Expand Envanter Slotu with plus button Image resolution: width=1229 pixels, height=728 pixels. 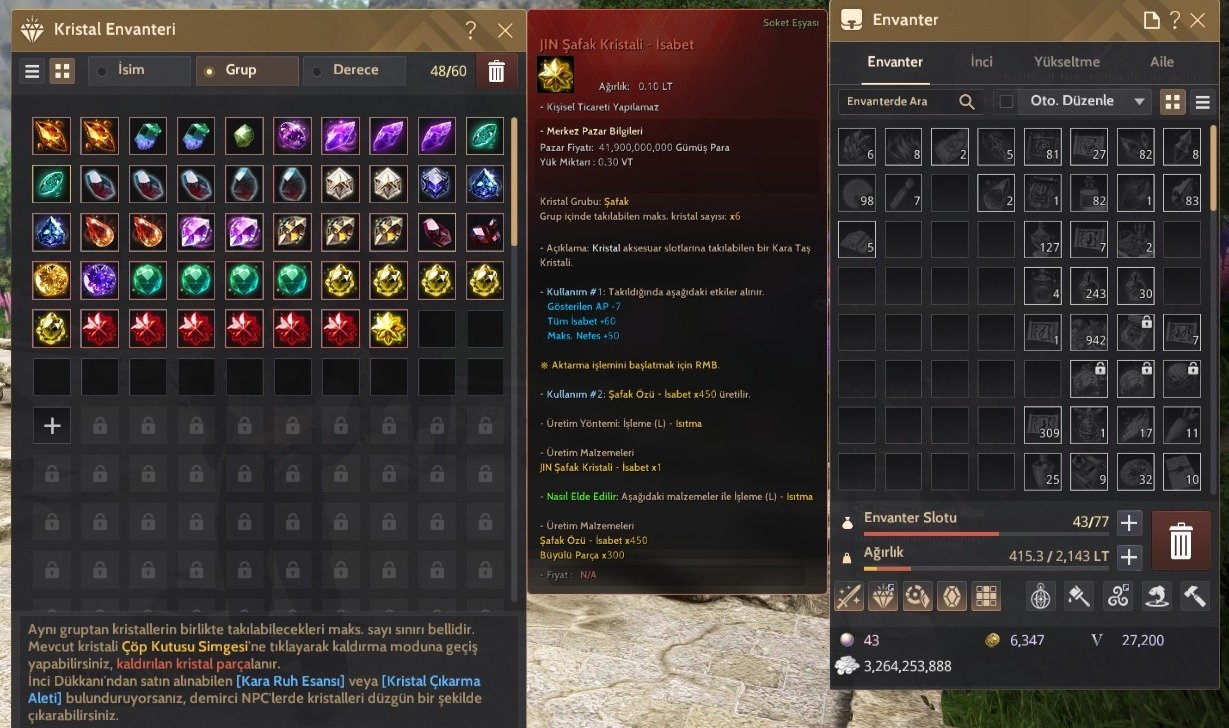1129,522
